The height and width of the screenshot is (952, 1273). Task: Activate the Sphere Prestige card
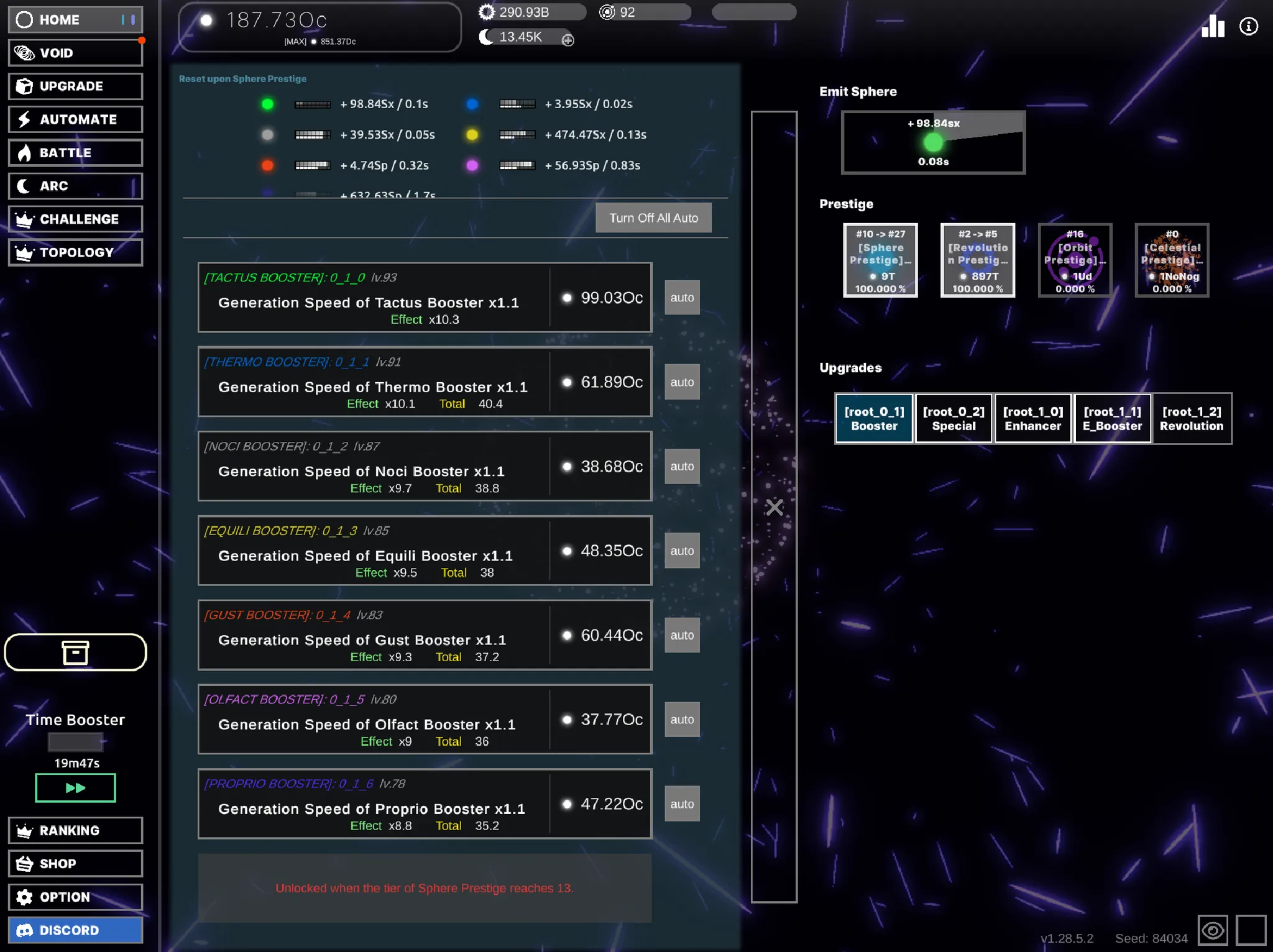880,260
